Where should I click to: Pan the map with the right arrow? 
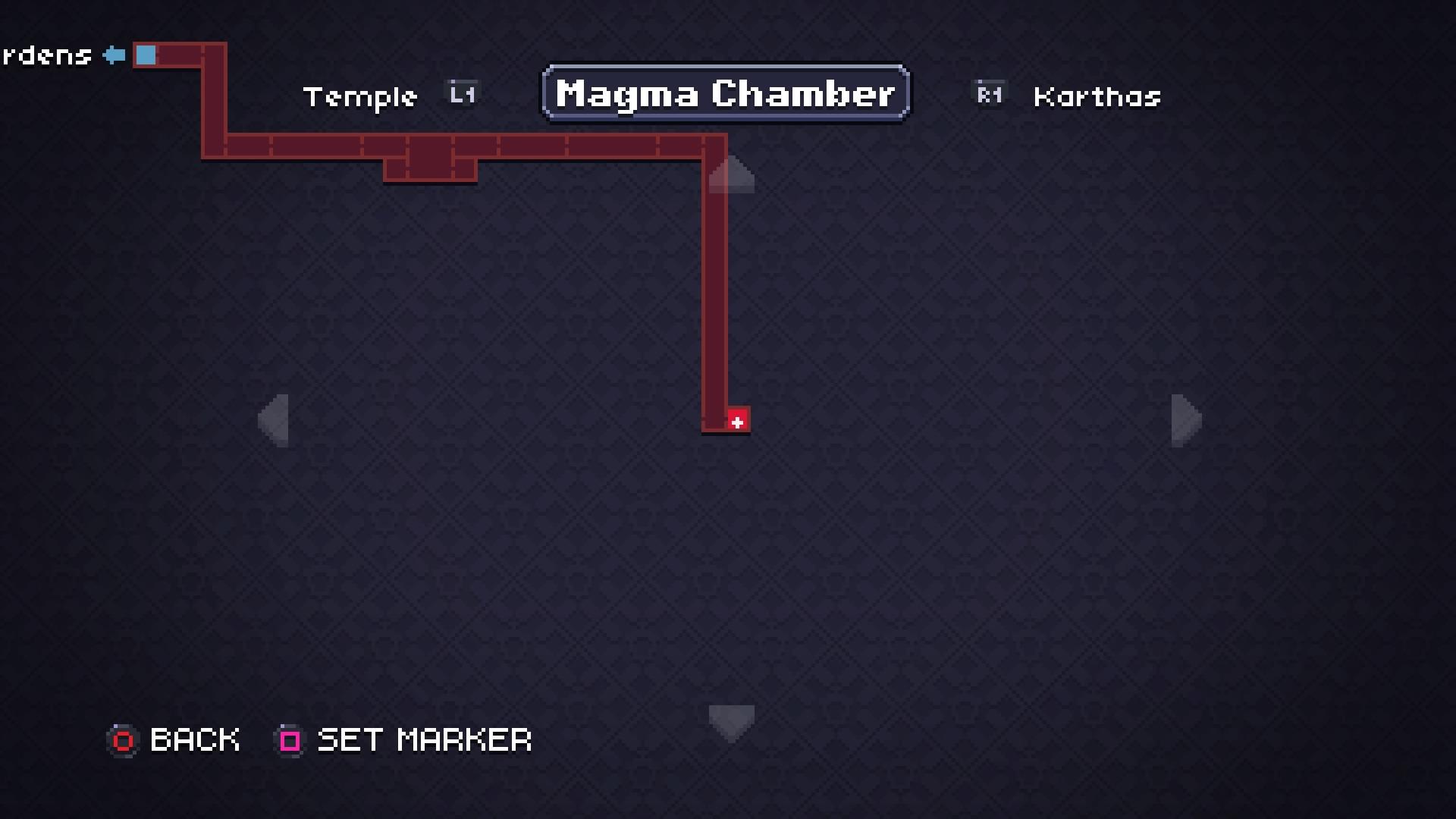click(x=1186, y=420)
